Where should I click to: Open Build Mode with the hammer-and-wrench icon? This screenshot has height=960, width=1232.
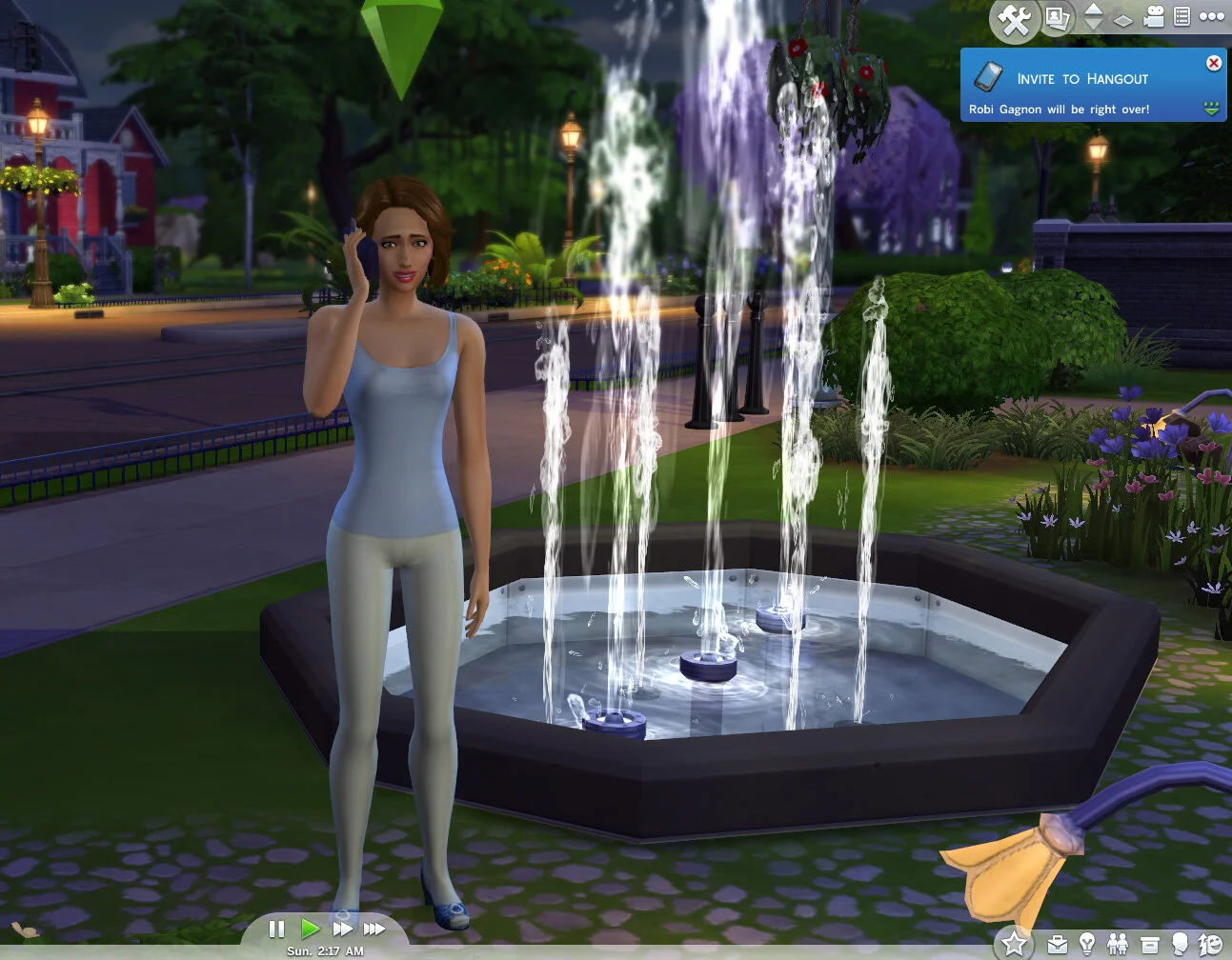[x=1013, y=19]
